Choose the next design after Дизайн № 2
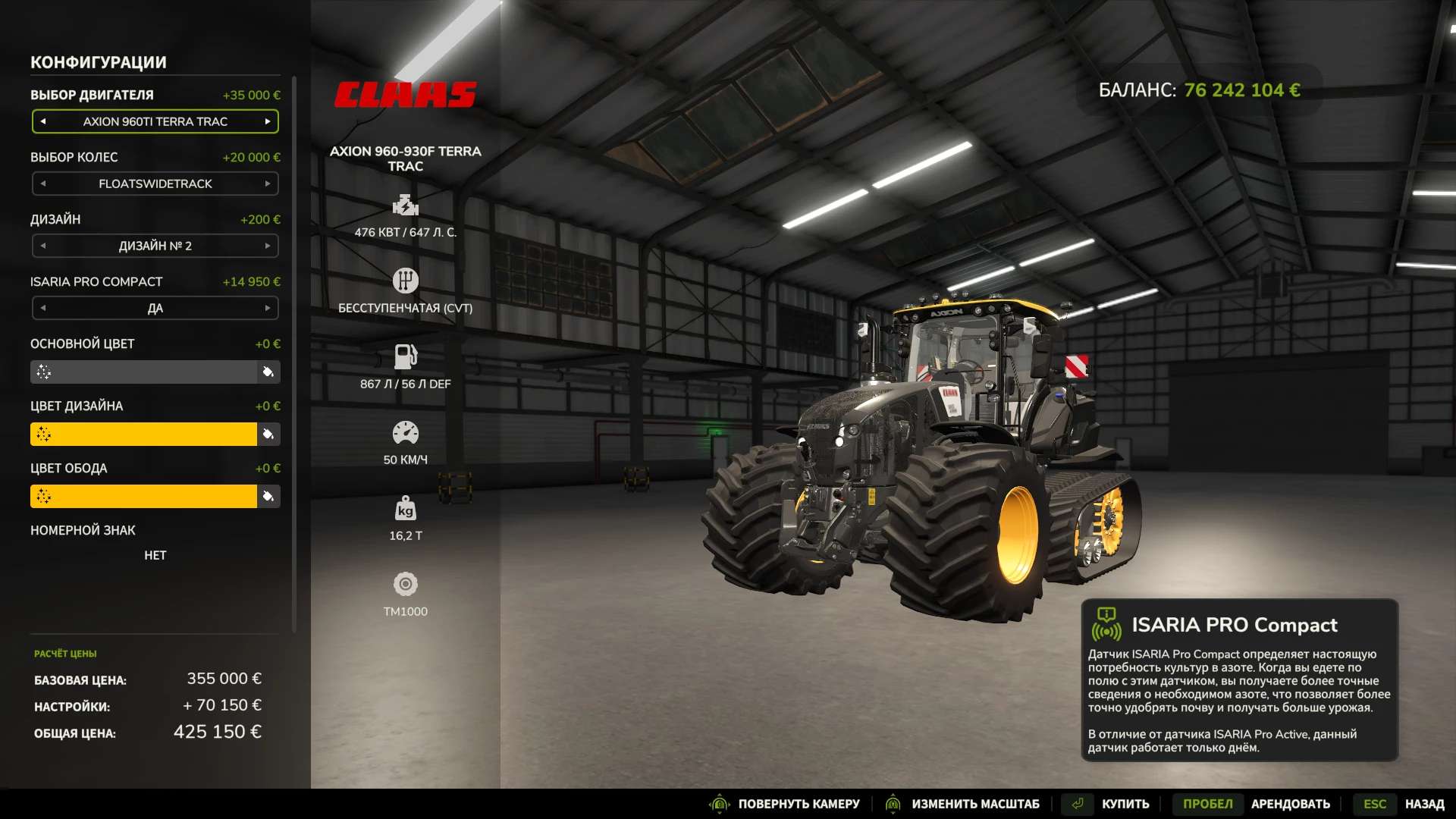This screenshot has height=819, width=1456. (x=268, y=246)
